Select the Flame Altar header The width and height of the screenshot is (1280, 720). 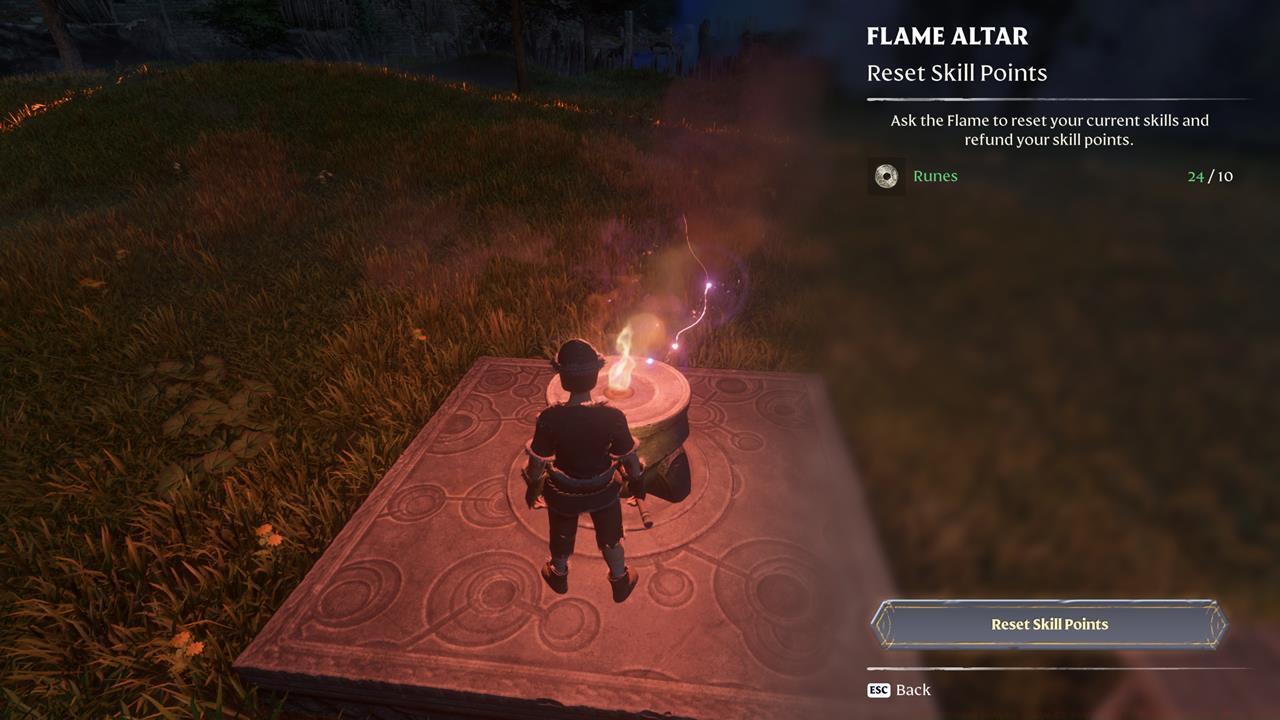click(947, 37)
